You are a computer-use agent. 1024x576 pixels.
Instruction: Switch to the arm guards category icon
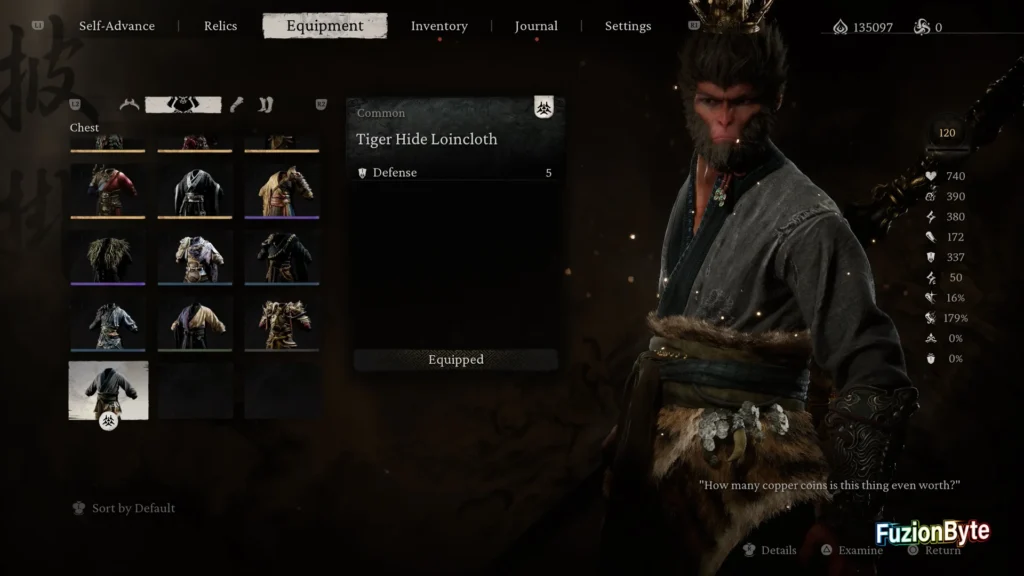tap(237, 104)
